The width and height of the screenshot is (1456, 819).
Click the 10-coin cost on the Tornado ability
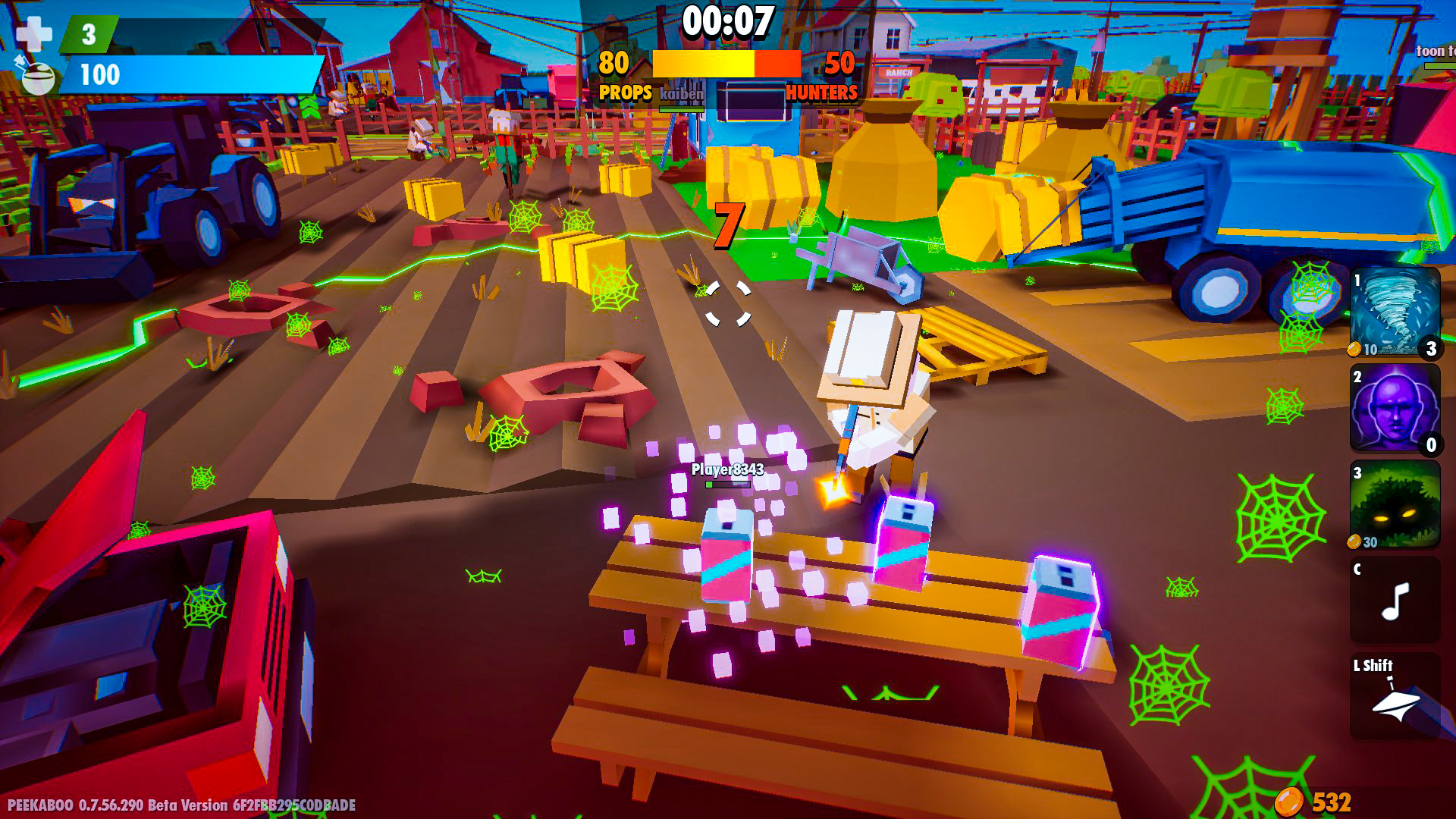[x=1365, y=350]
